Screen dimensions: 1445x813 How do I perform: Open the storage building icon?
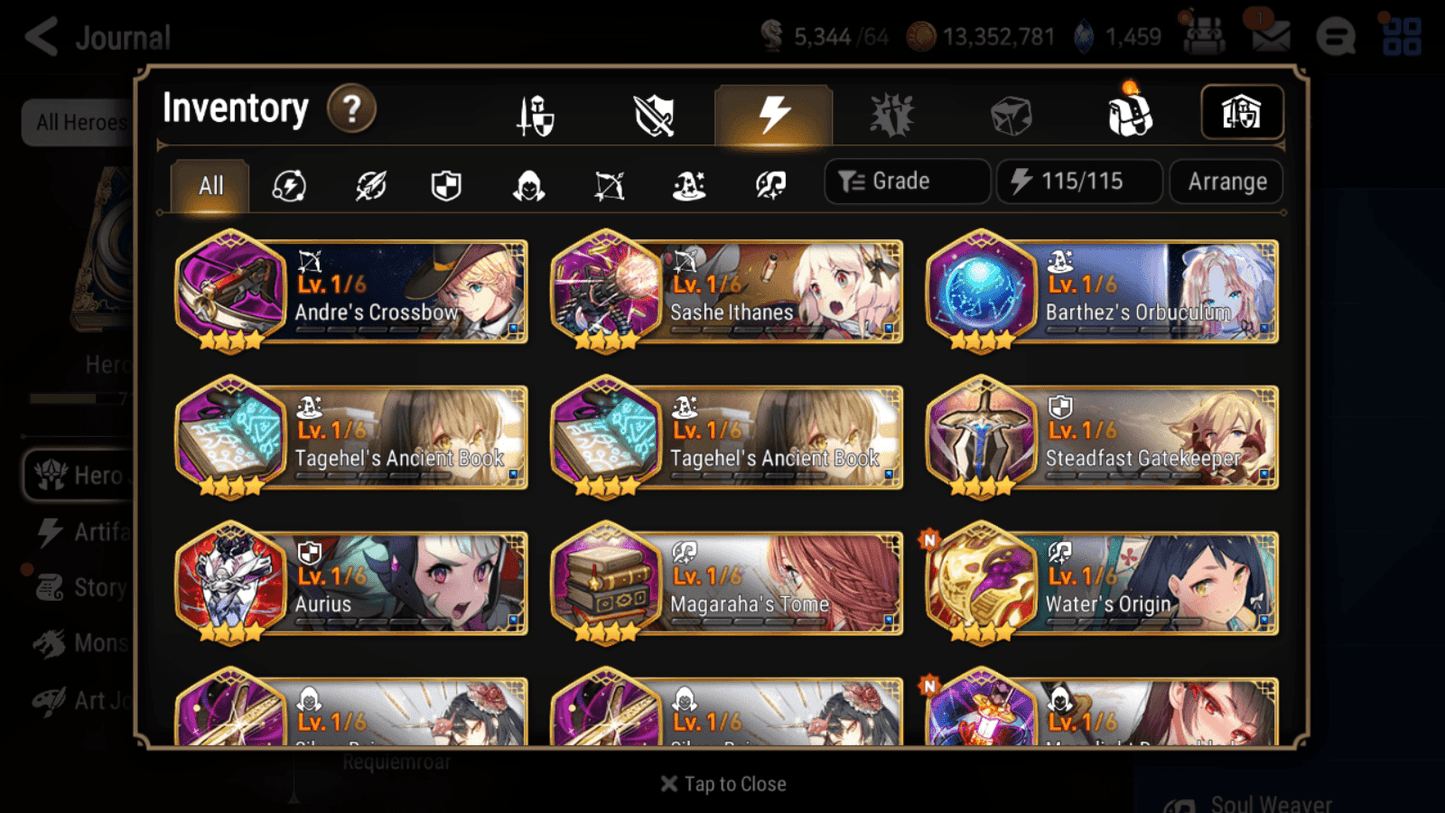click(1241, 113)
